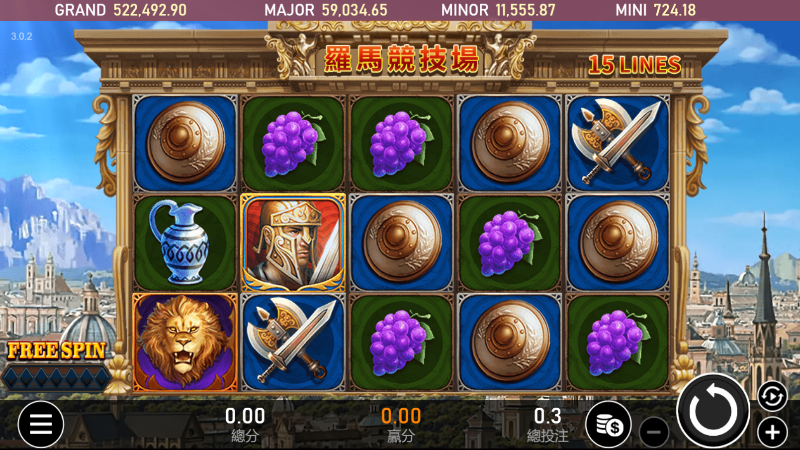Open bet options via the coin stack icon
800x450 pixels.
point(608,424)
